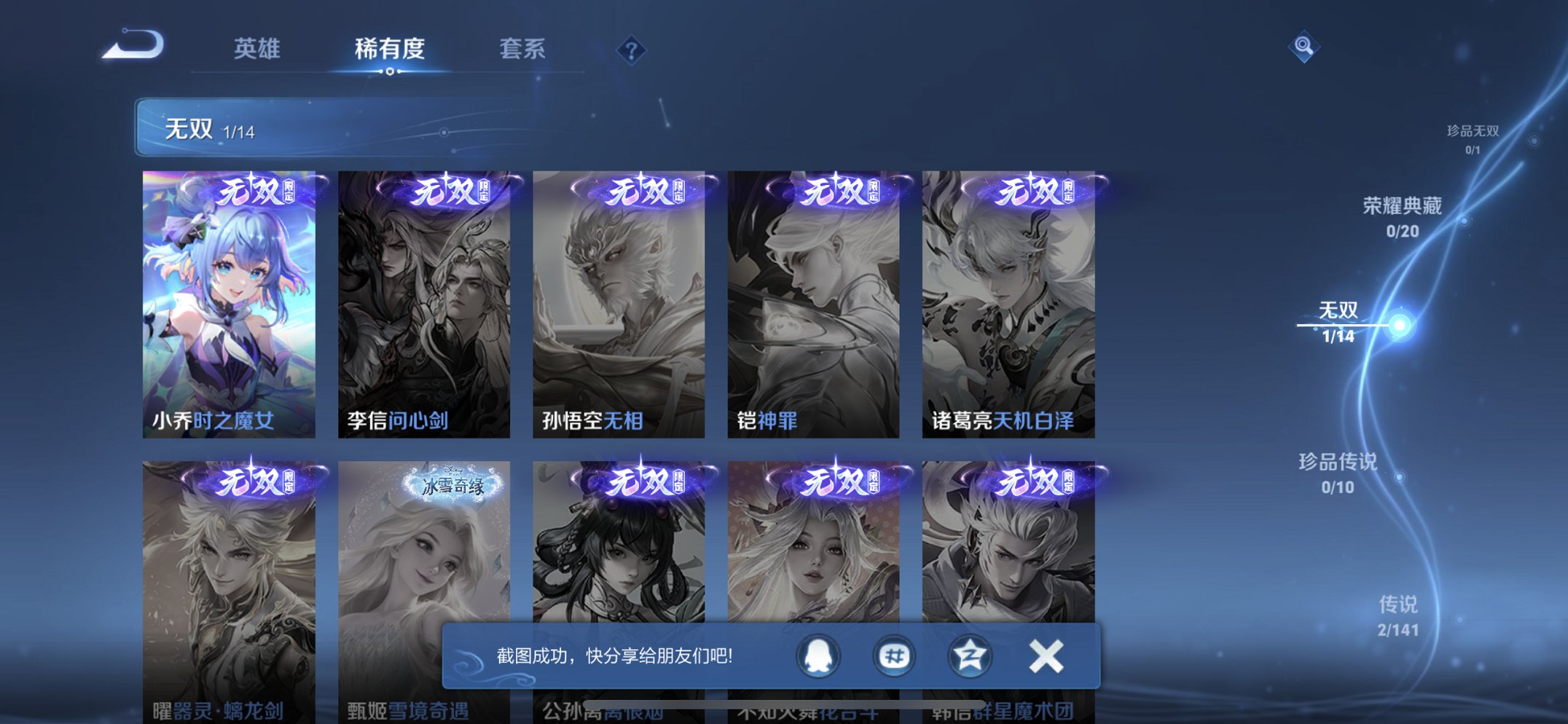Viewport: 1568px width, 724px height.
Task: Open help via the question mark icon
Action: click(632, 49)
